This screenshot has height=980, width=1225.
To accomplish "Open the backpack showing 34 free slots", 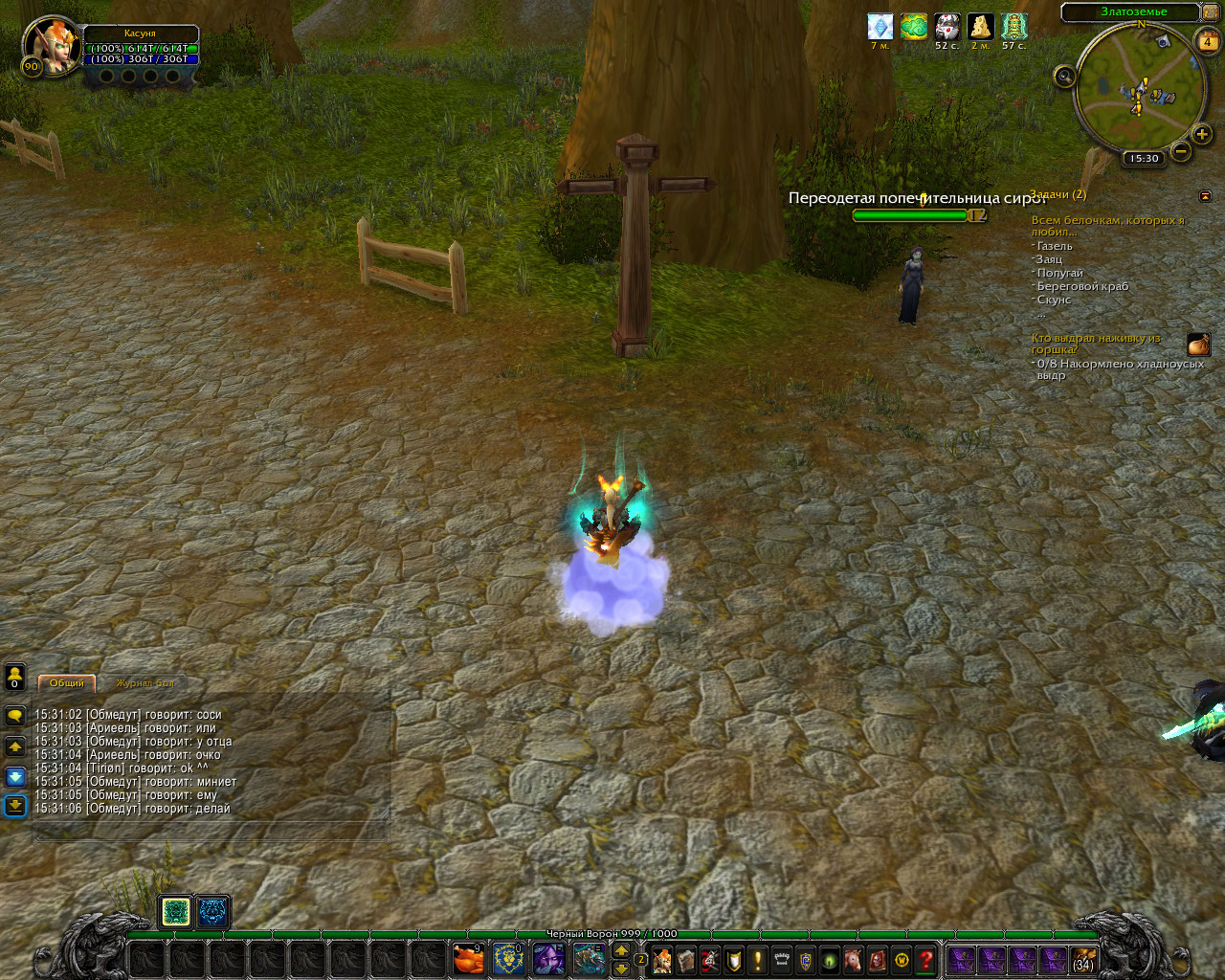I will 1082,959.
